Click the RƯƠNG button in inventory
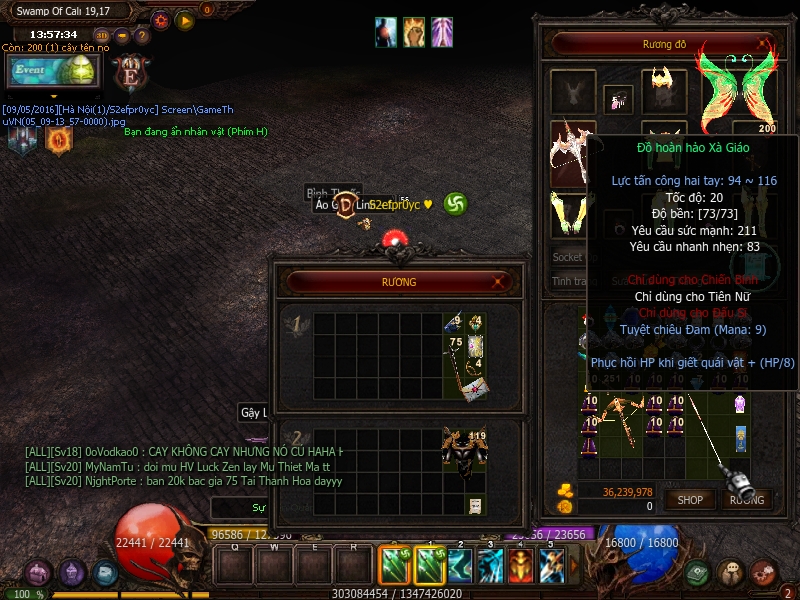Image resolution: width=800 pixels, height=600 pixels. click(746, 499)
